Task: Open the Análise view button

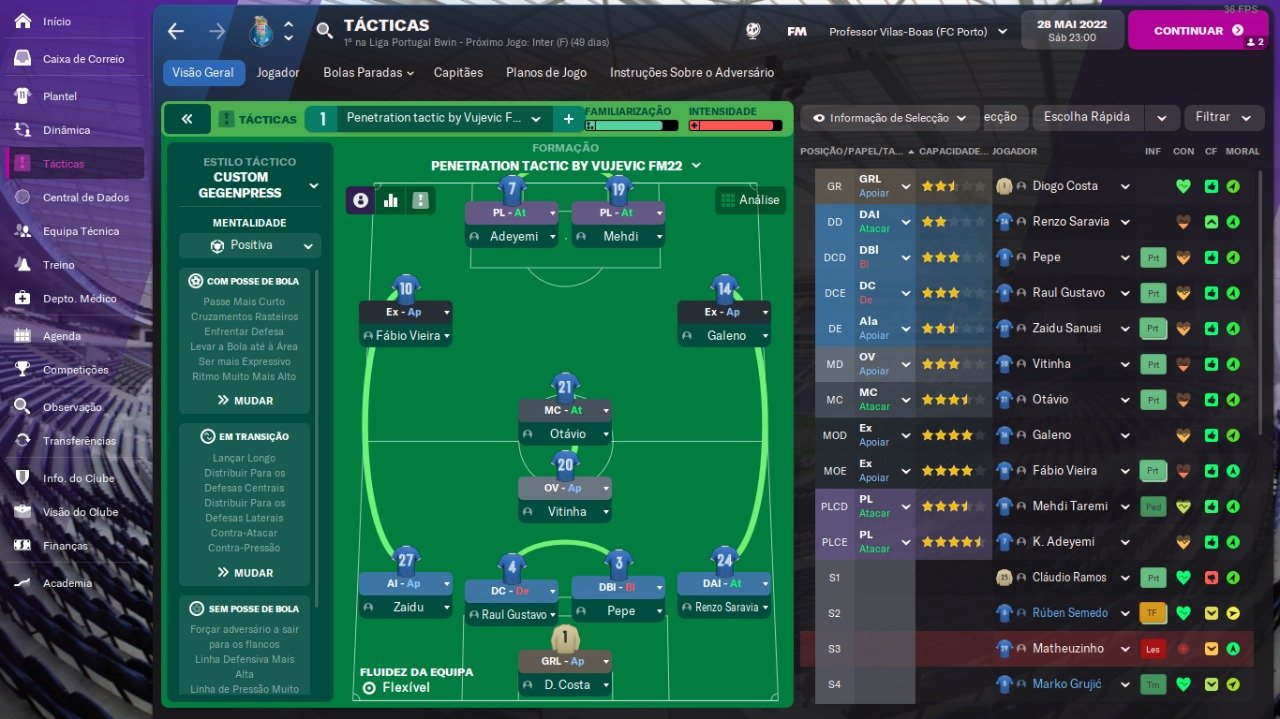Action: pos(750,200)
